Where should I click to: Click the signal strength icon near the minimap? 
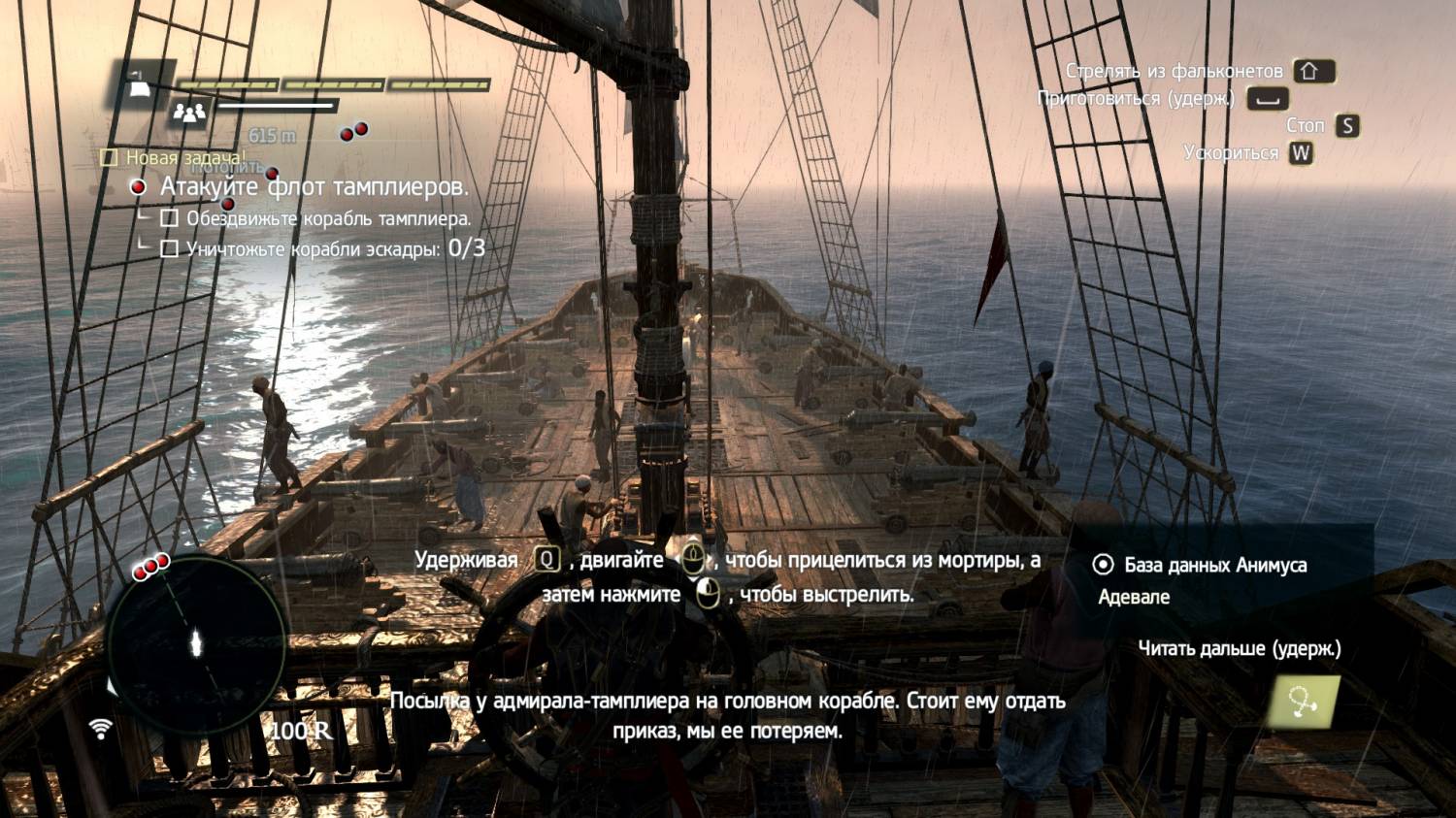(100, 728)
